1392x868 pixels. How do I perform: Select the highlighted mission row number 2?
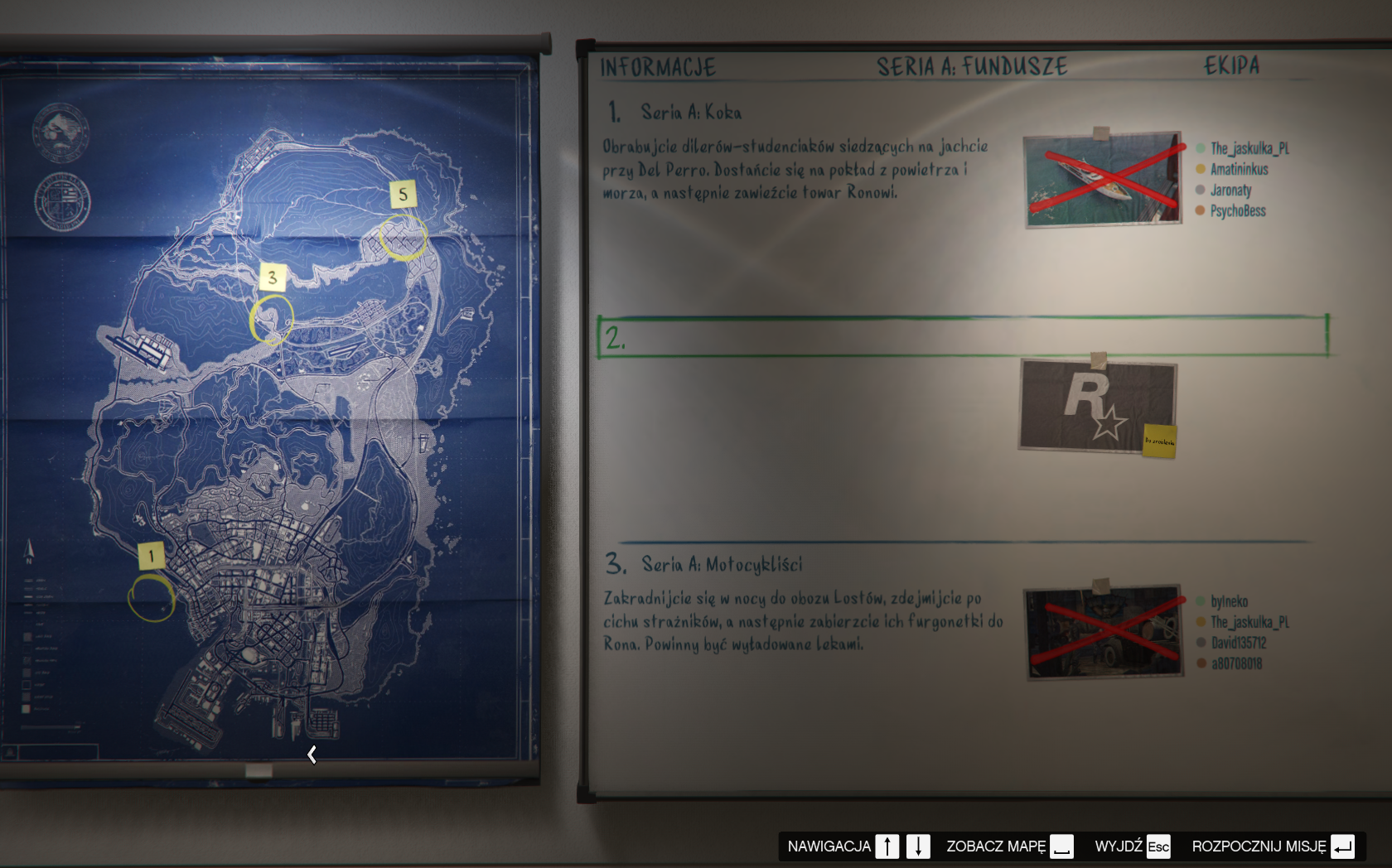[x=961, y=336]
